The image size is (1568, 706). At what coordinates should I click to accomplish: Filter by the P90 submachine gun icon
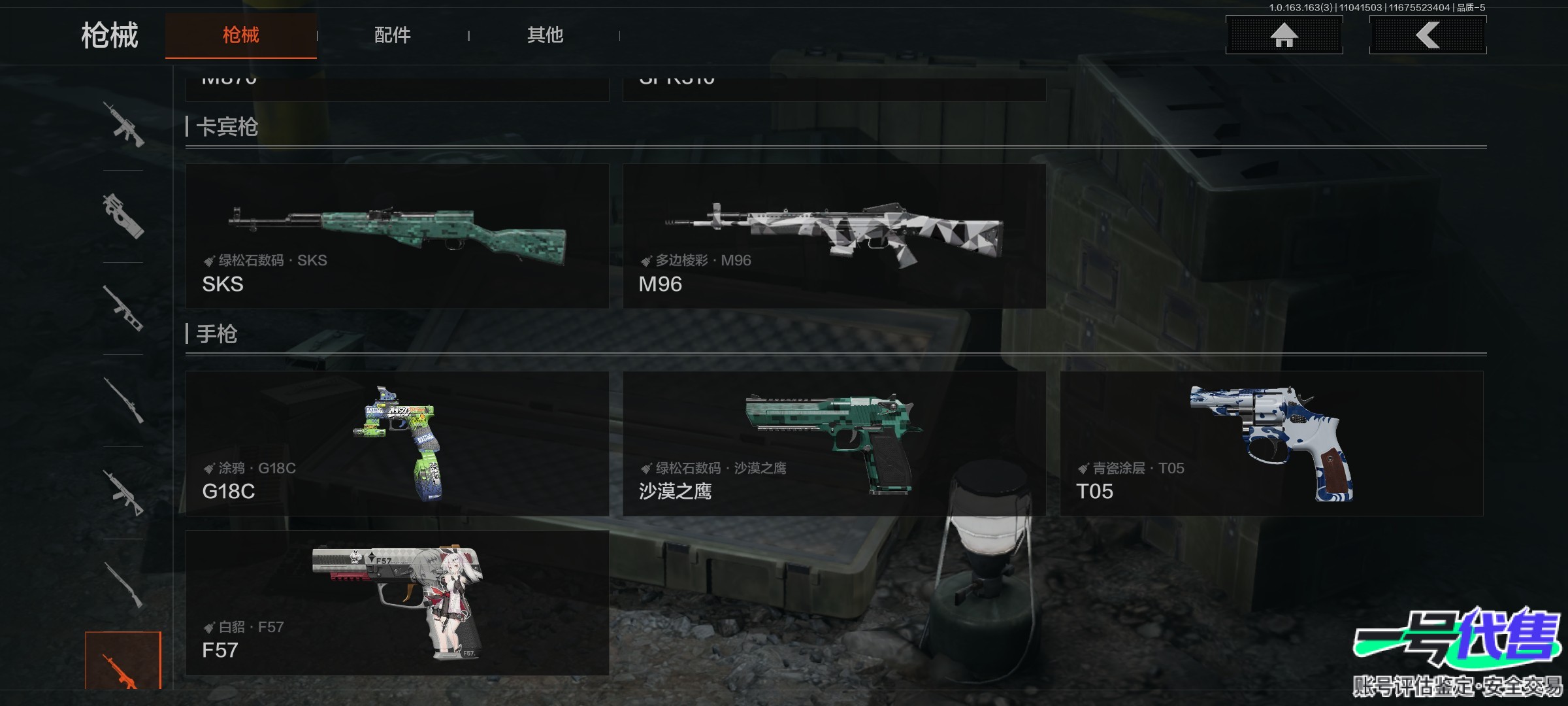point(123,216)
